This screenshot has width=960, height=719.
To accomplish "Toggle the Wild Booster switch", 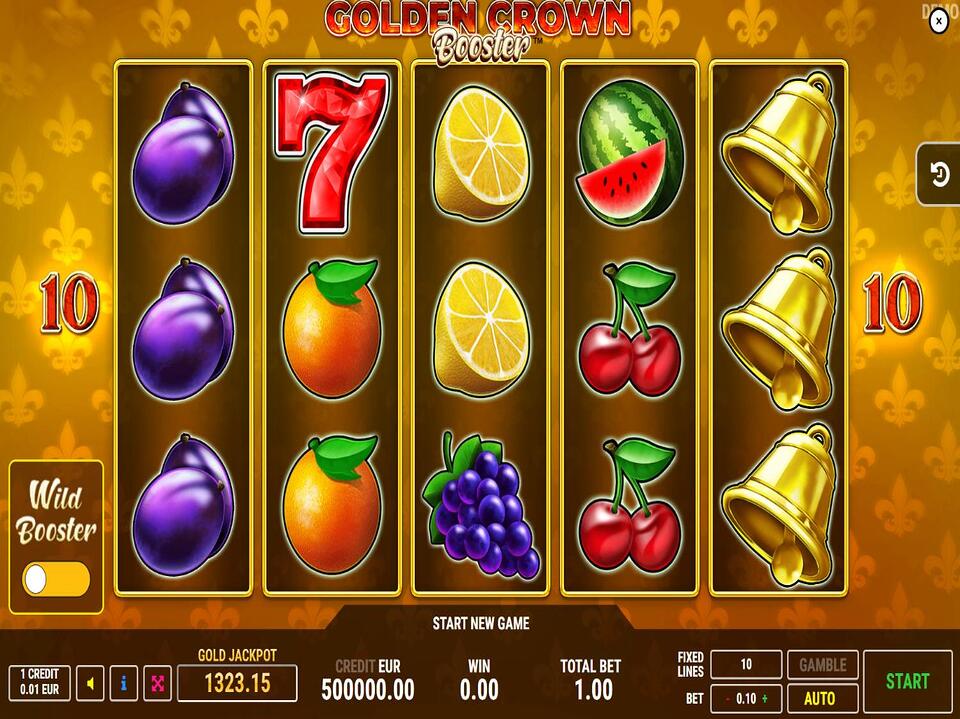I will click(x=56, y=579).
